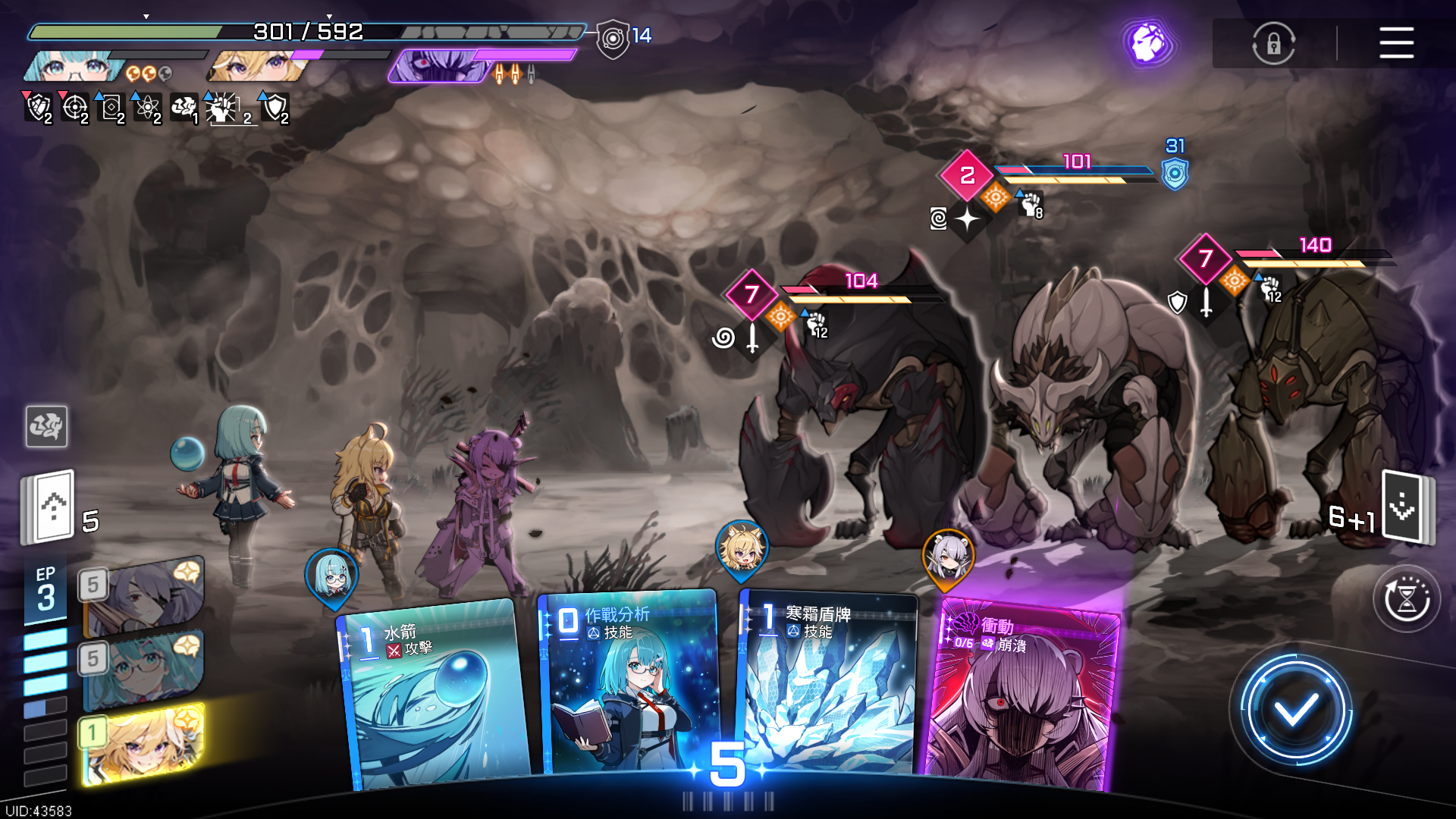Select the 水箭 attack card
This screenshot has width=1456, height=819.
436,694
